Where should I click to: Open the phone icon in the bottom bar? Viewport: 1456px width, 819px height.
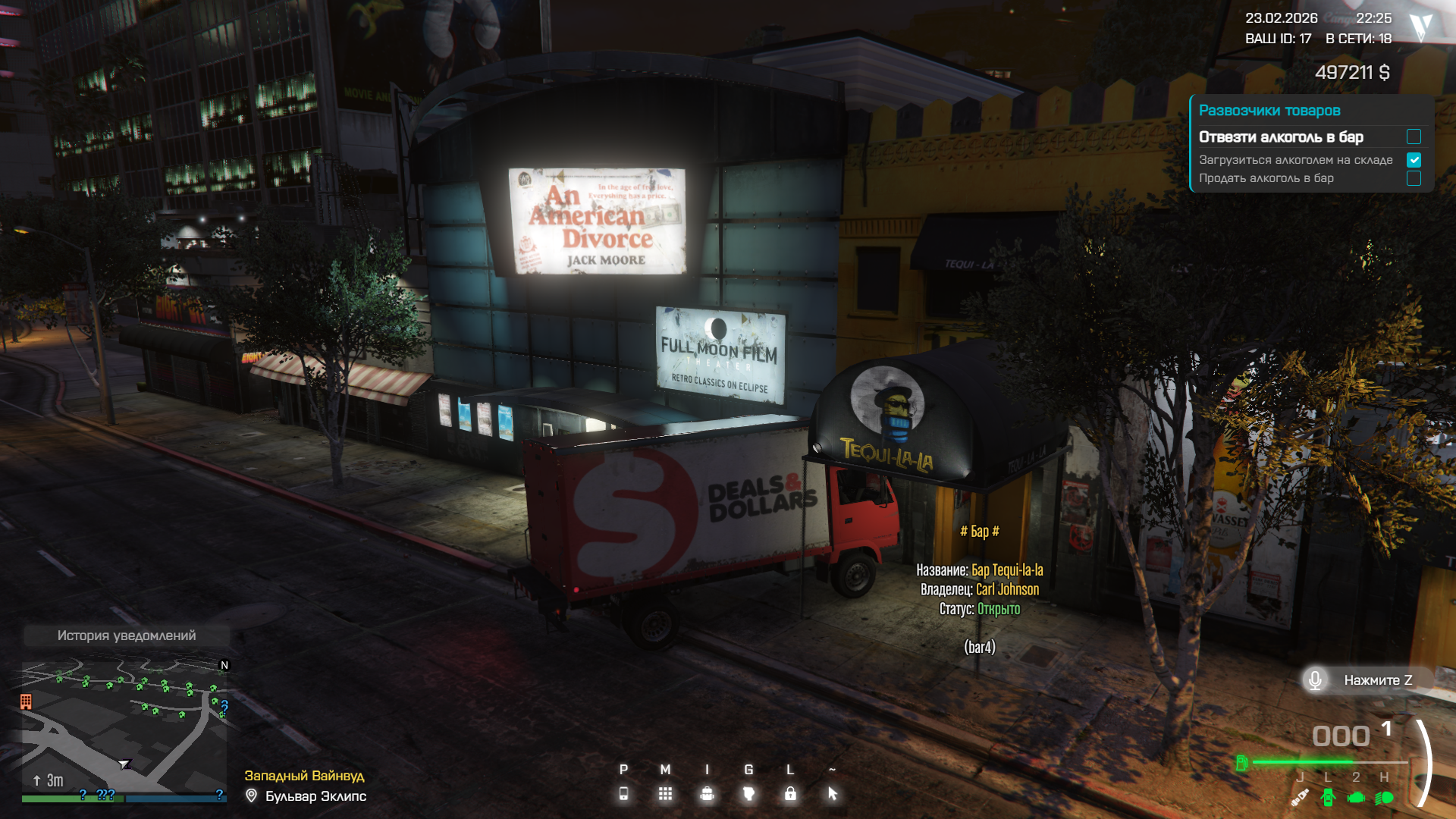click(623, 793)
